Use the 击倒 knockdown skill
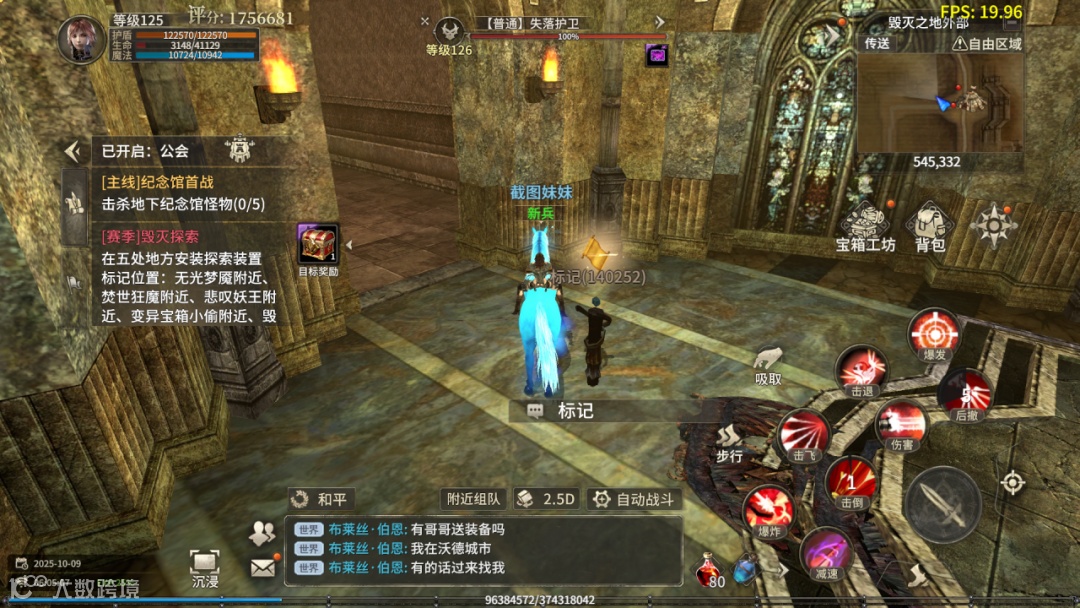 (851, 480)
